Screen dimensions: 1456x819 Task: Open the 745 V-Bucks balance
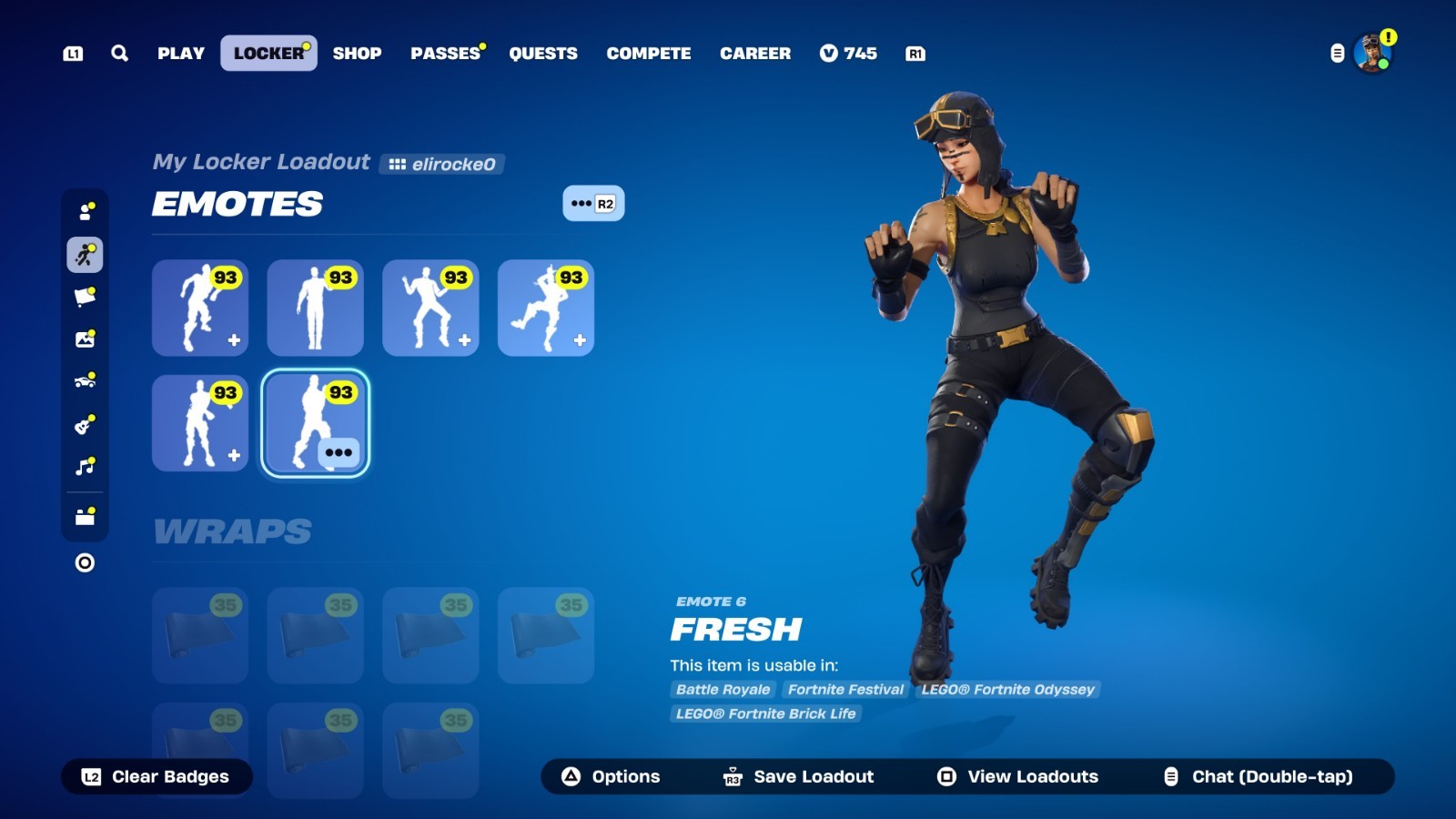pos(848,54)
